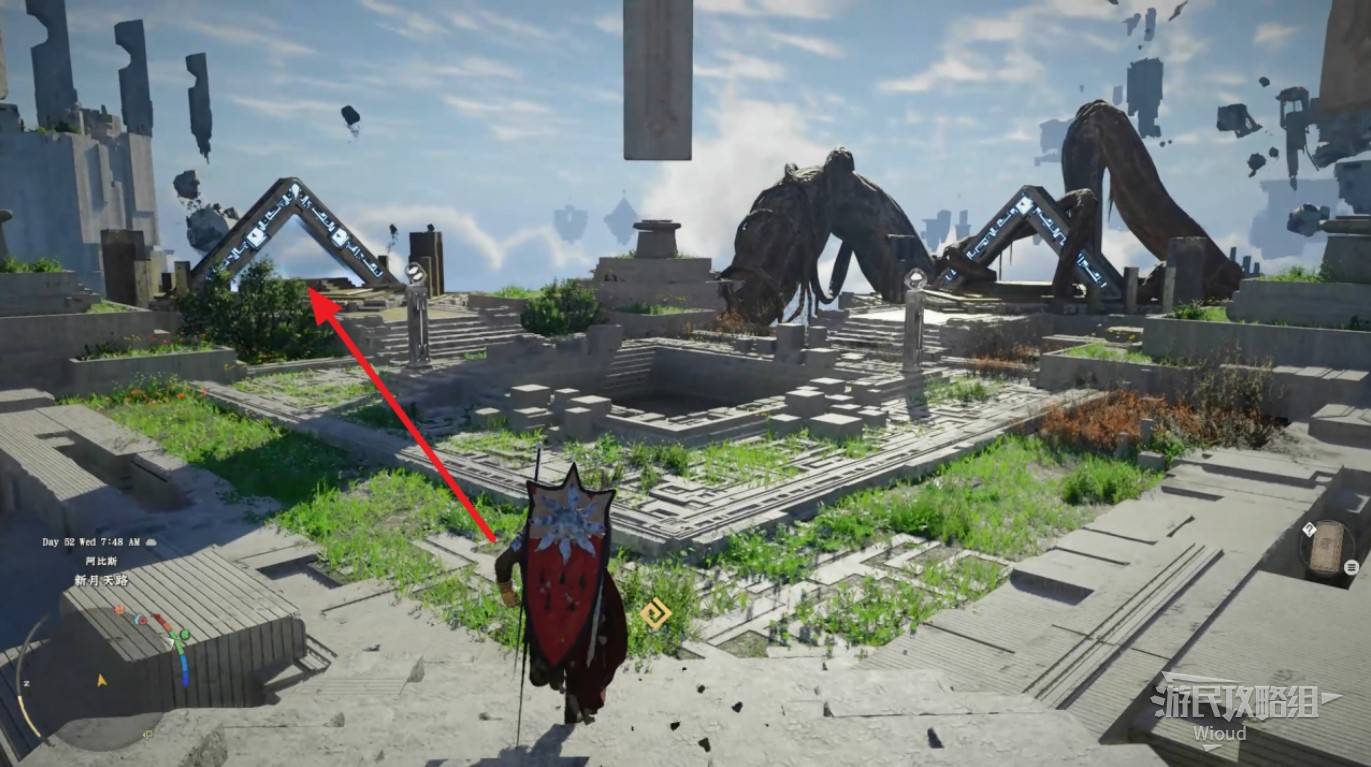Select the quick-use item slot showing a tablet
The width and height of the screenshot is (1371, 767).
1324,546
